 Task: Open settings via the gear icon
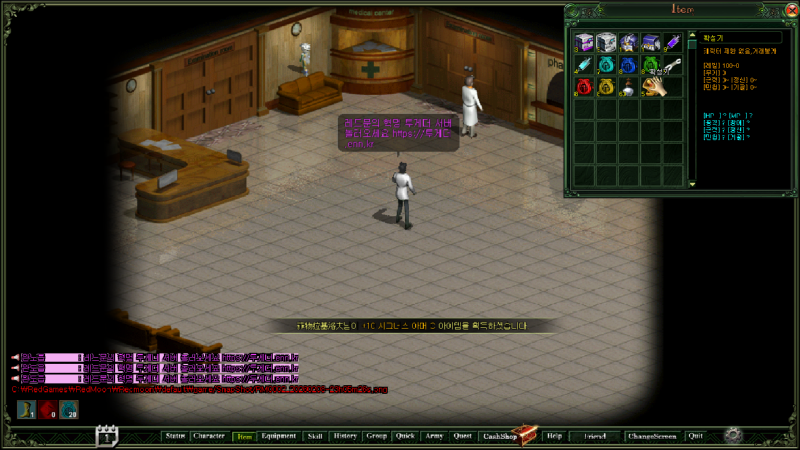[733, 435]
